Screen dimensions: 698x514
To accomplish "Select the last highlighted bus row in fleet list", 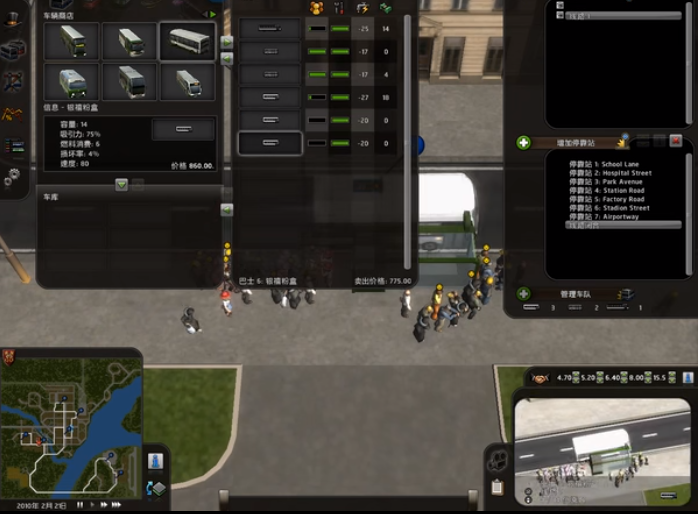I will click(x=270, y=144).
